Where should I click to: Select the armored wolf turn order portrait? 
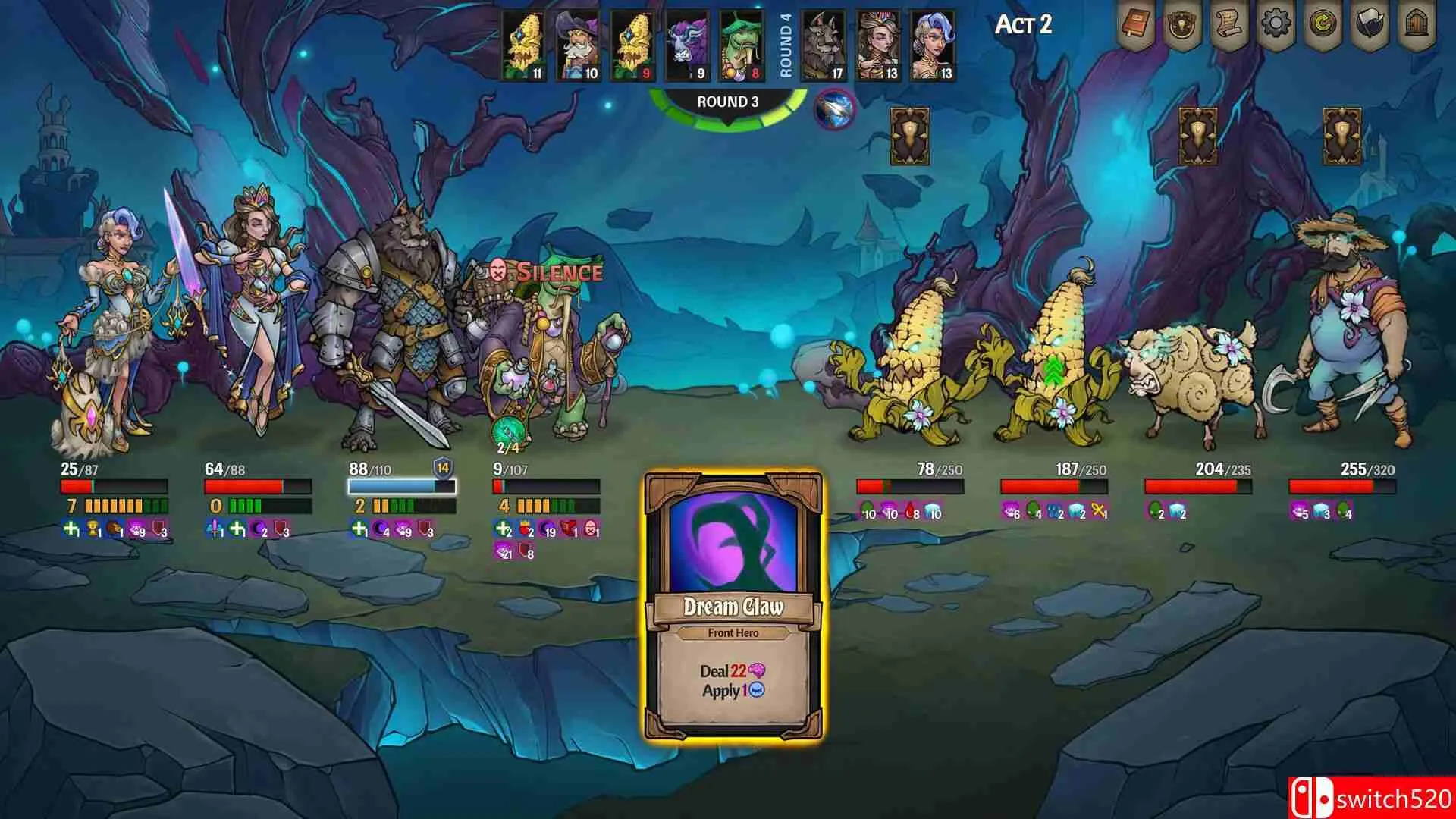pyautogui.click(x=824, y=45)
